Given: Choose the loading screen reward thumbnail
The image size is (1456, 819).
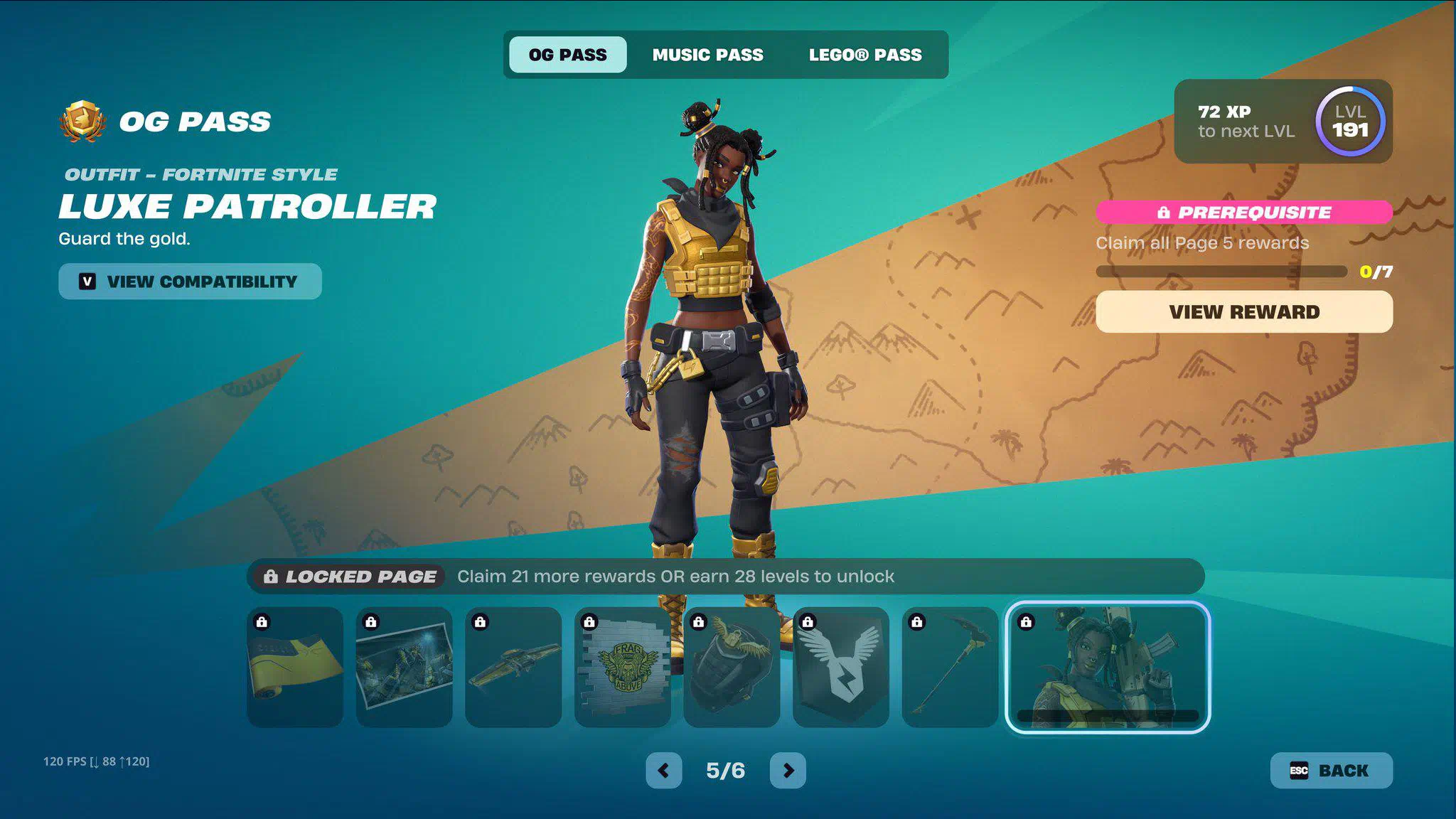Looking at the screenshot, I should pyautogui.click(x=404, y=667).
